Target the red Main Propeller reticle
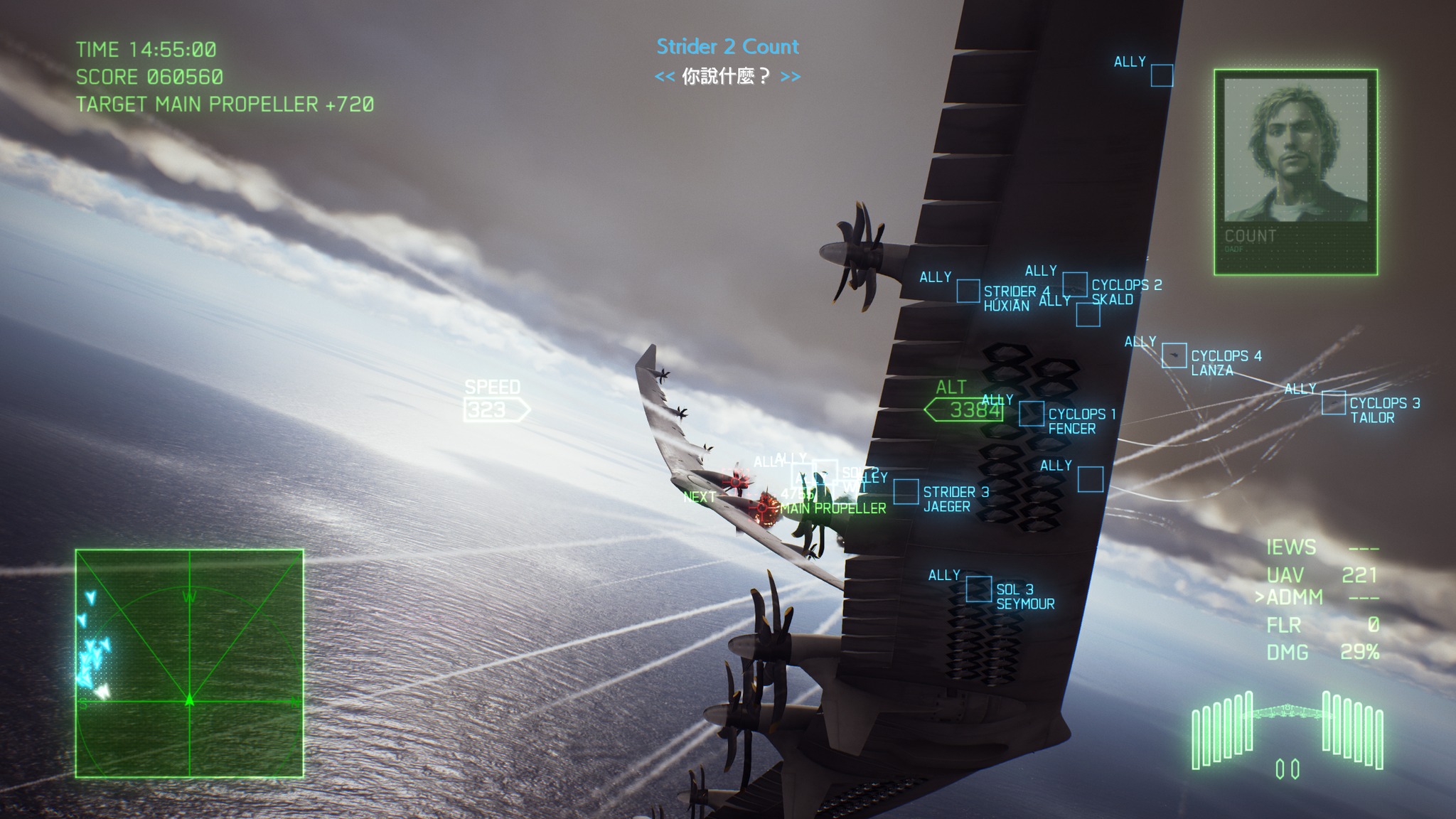The image size is (1456, 819). (764, 508)
